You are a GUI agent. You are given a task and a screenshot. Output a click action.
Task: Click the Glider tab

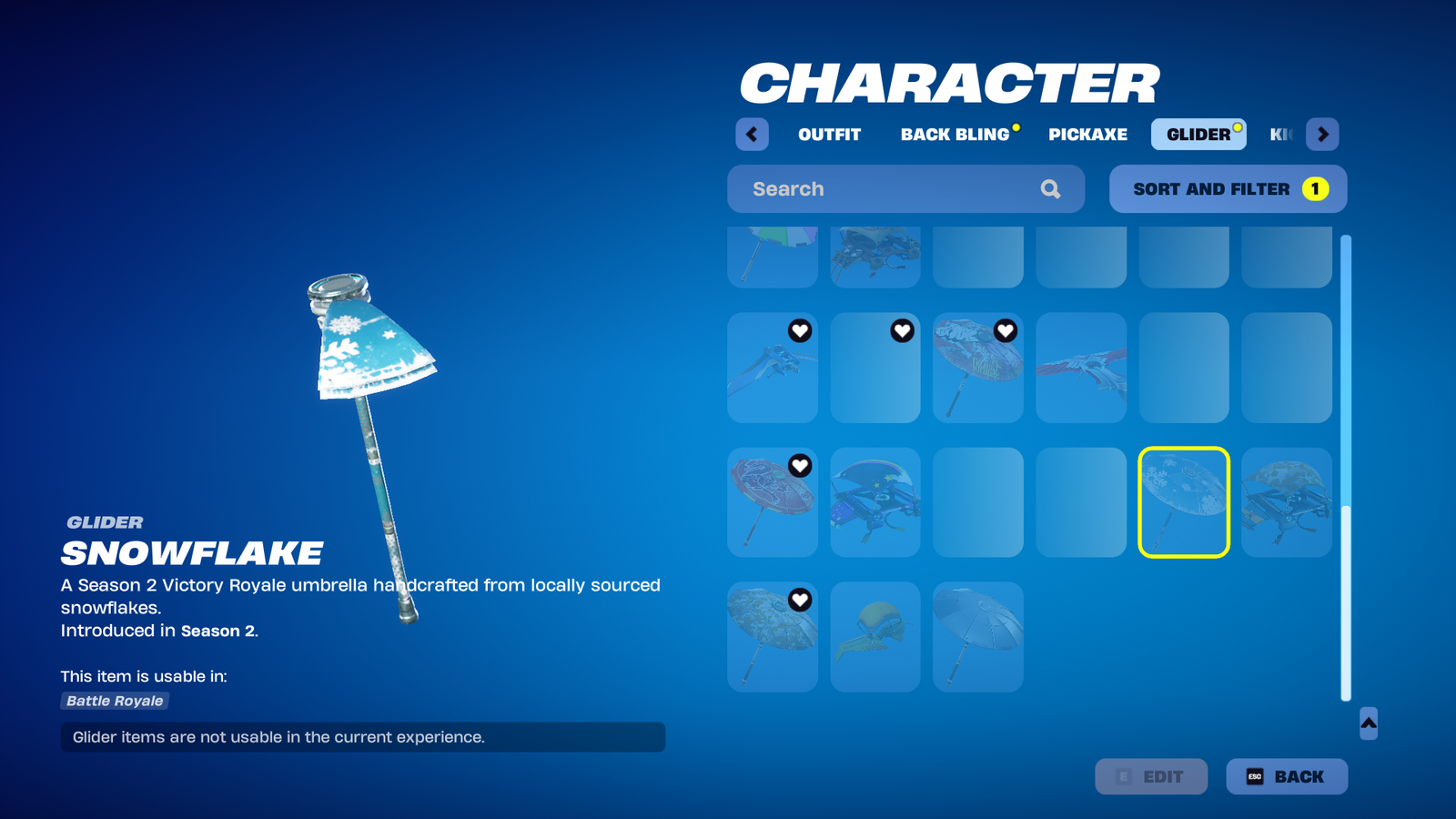pos(1198,135)
